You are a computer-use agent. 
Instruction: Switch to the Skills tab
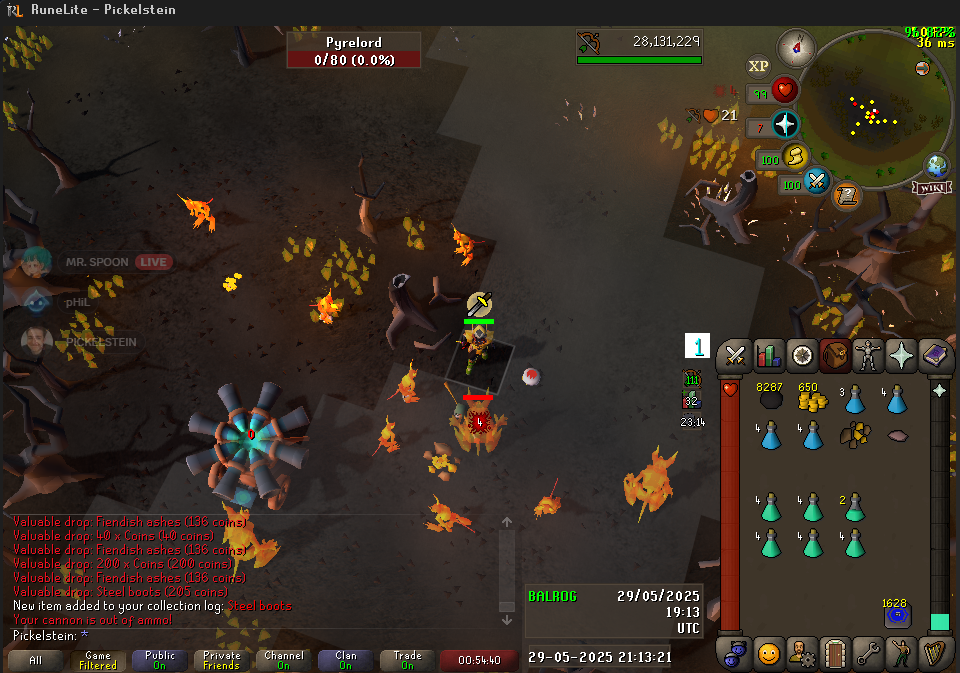click(769, 355)
